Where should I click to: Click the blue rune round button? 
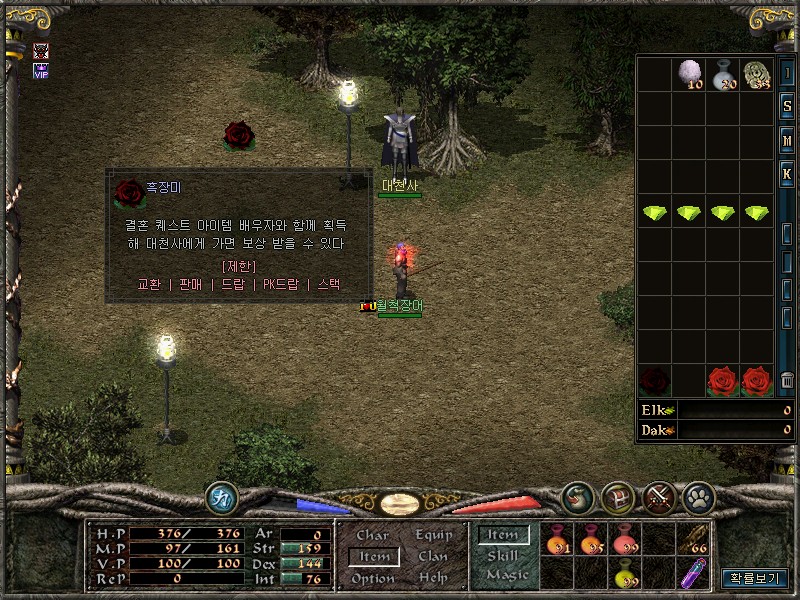tap(221, 496)
